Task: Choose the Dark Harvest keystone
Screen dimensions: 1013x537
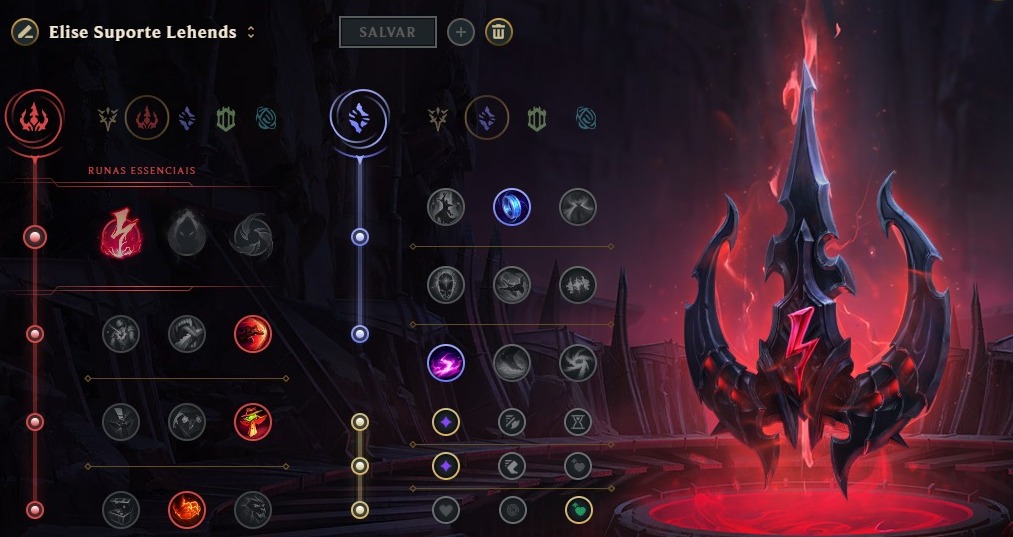Action: click(x=187, y=237)
